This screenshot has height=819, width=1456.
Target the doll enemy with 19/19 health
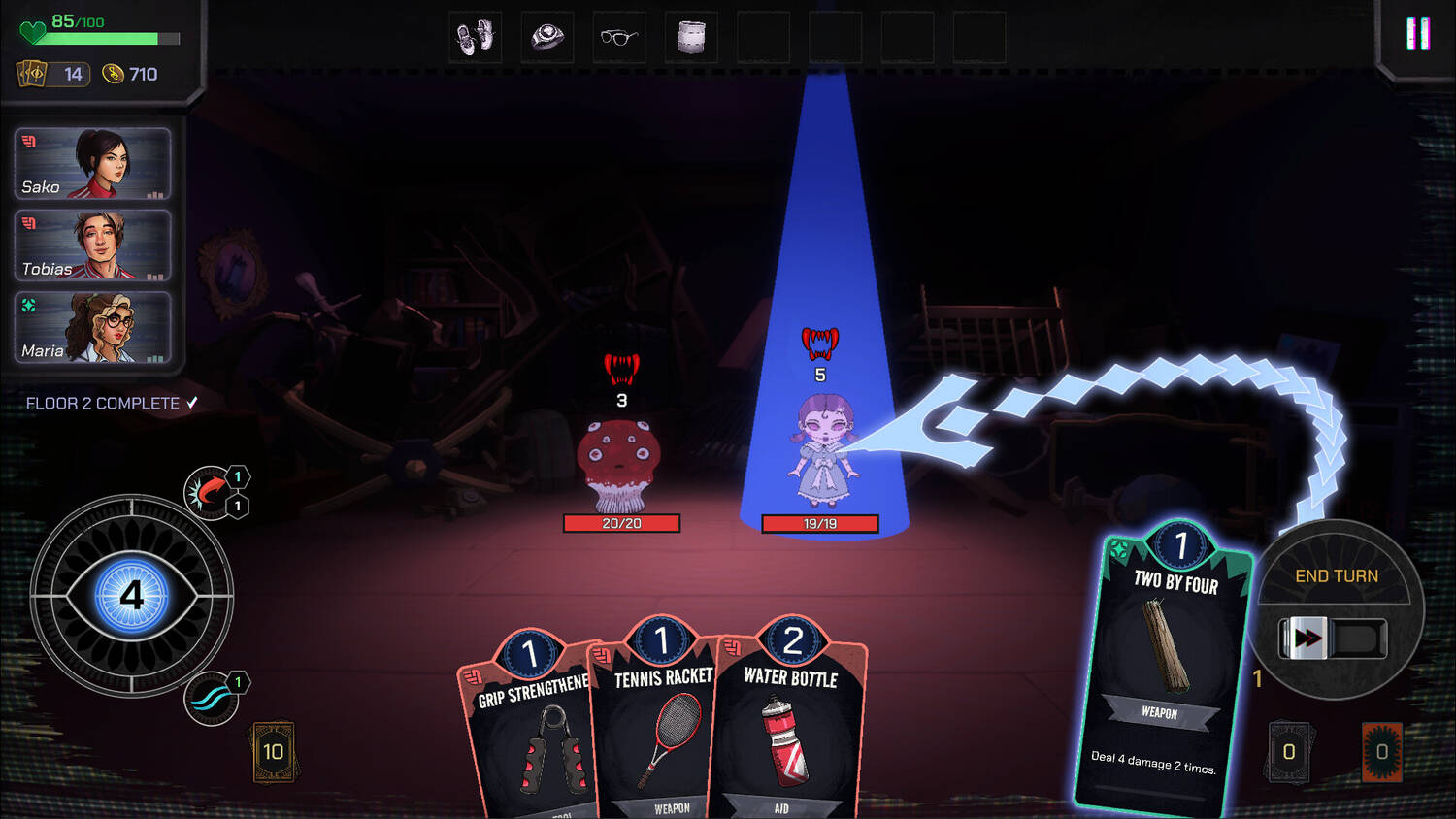821,451
